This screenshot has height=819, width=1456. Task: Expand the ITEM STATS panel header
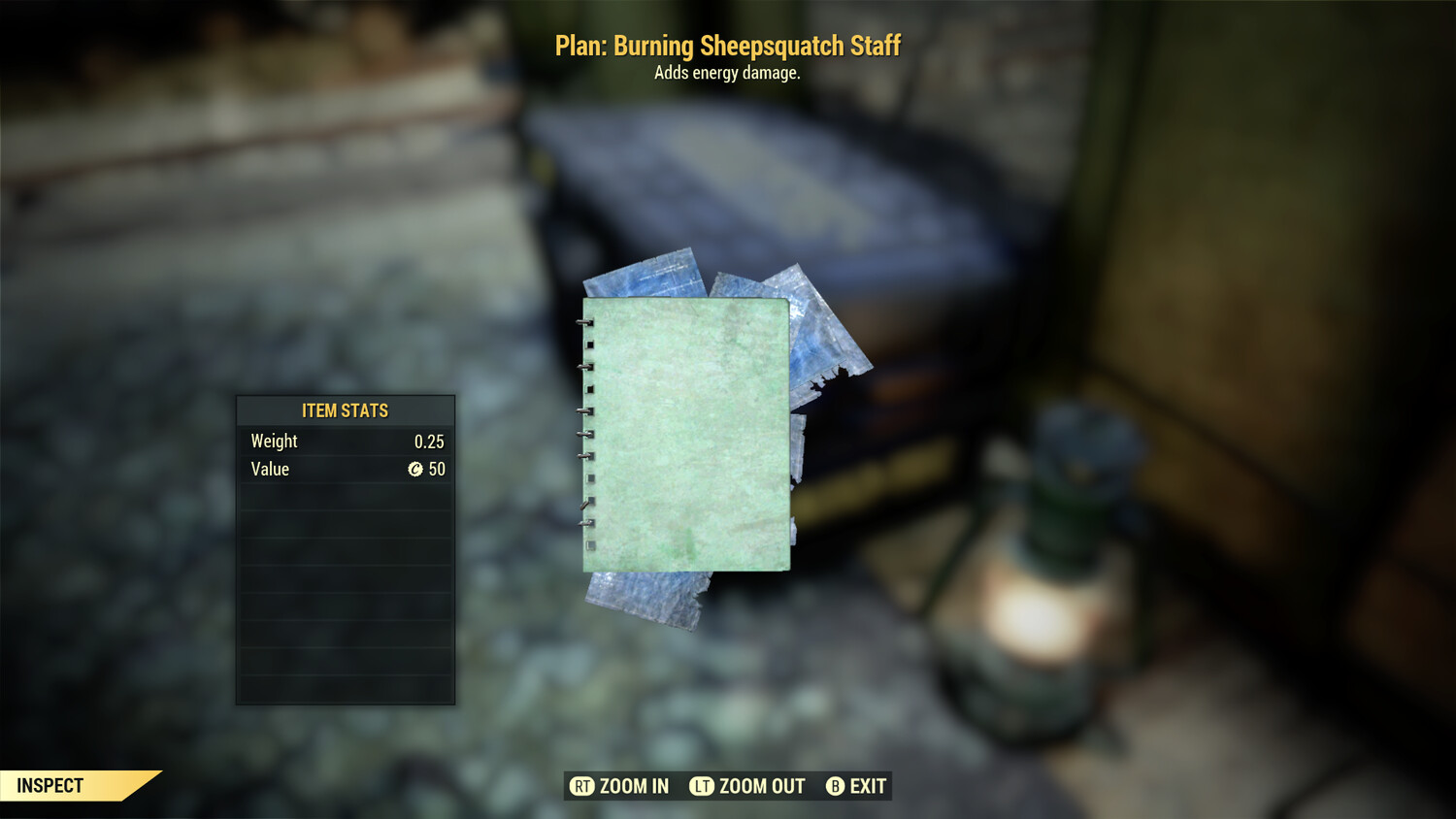click(345, 410)
